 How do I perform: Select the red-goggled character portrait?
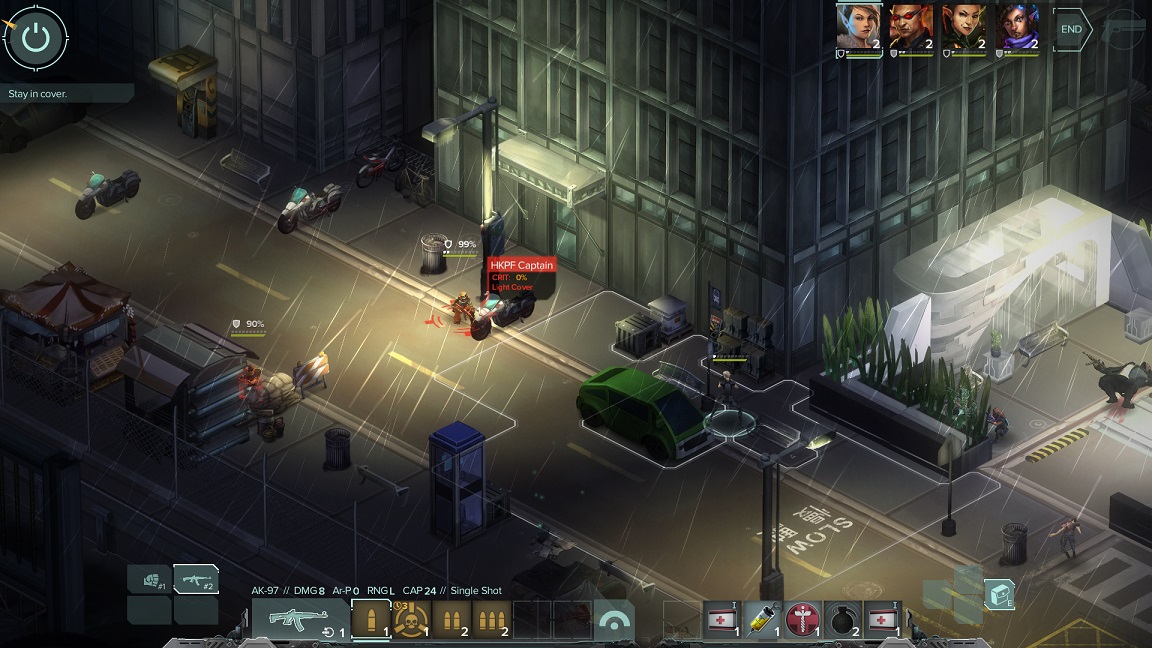(911, 27)
